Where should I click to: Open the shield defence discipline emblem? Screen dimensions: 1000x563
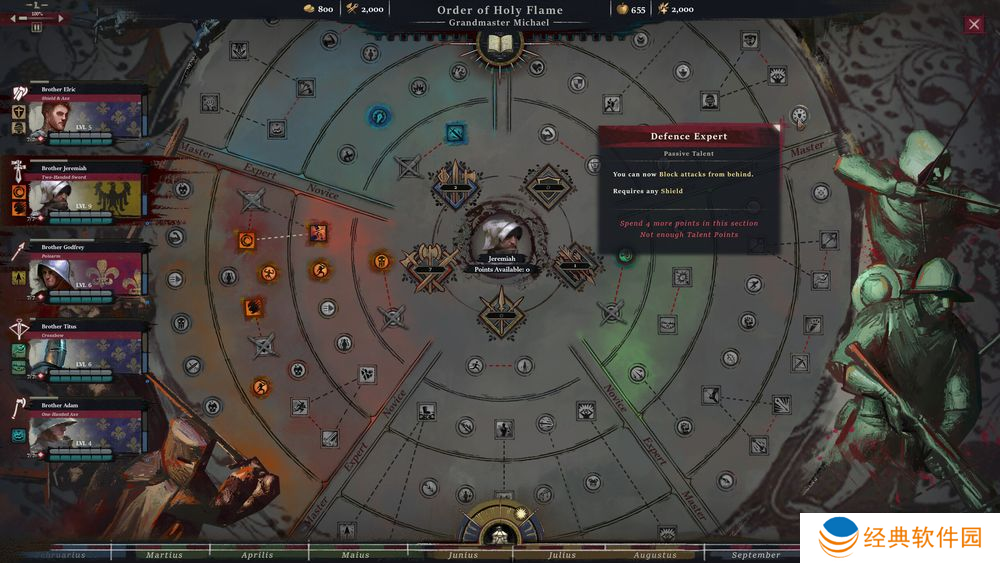click(546, 186)
